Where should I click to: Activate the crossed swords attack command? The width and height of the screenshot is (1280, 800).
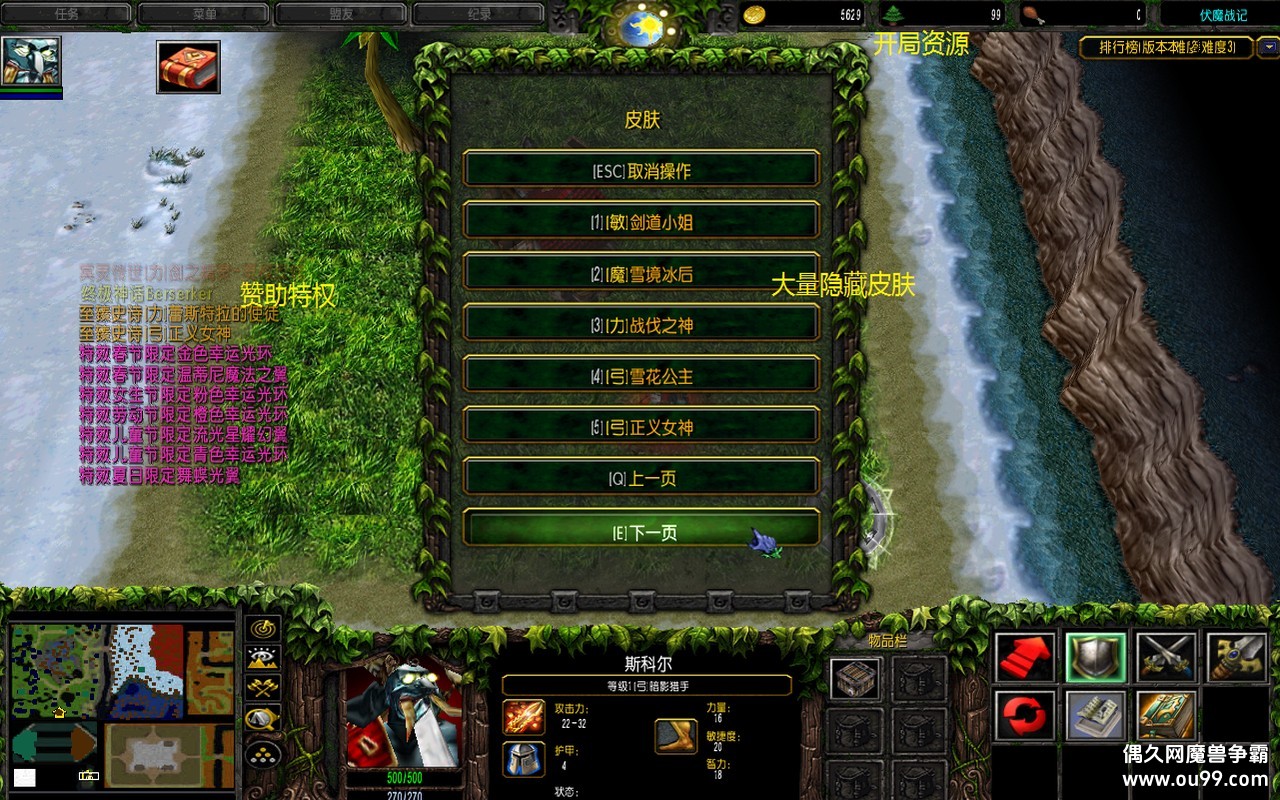point(1166,658)
